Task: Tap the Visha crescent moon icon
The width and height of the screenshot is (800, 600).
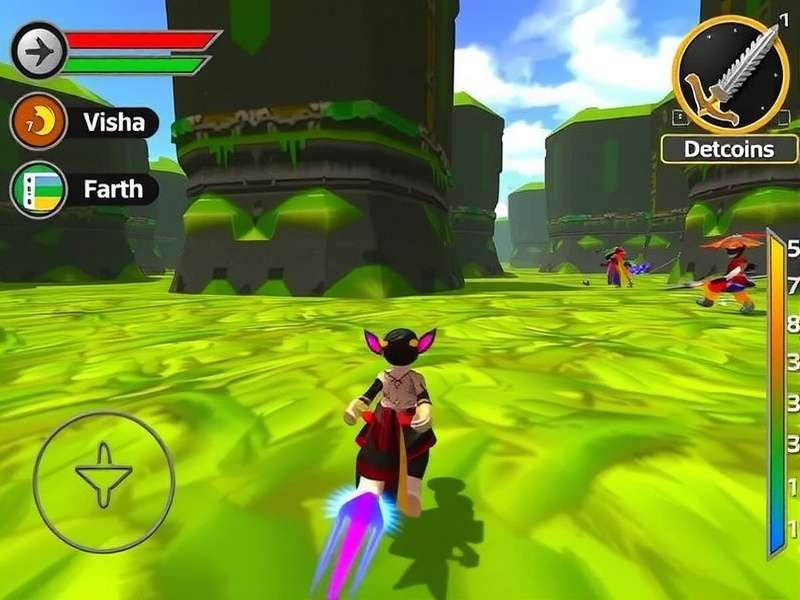Action: (38, 122)
